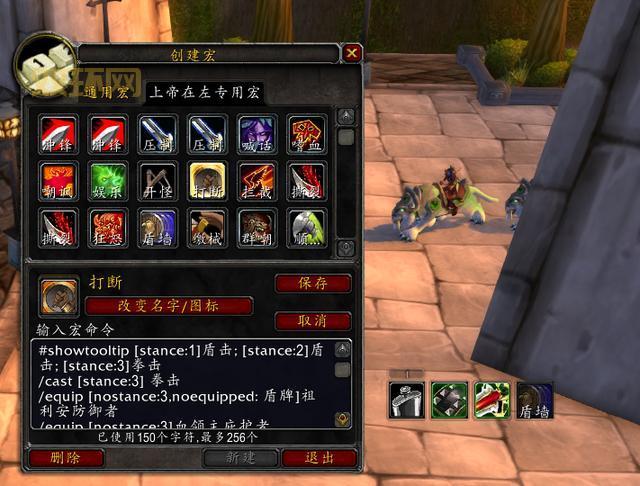Delete the macro with 删除
Image resolution: width=640 pixels, height=486 pixels.
tap(67, 458)
